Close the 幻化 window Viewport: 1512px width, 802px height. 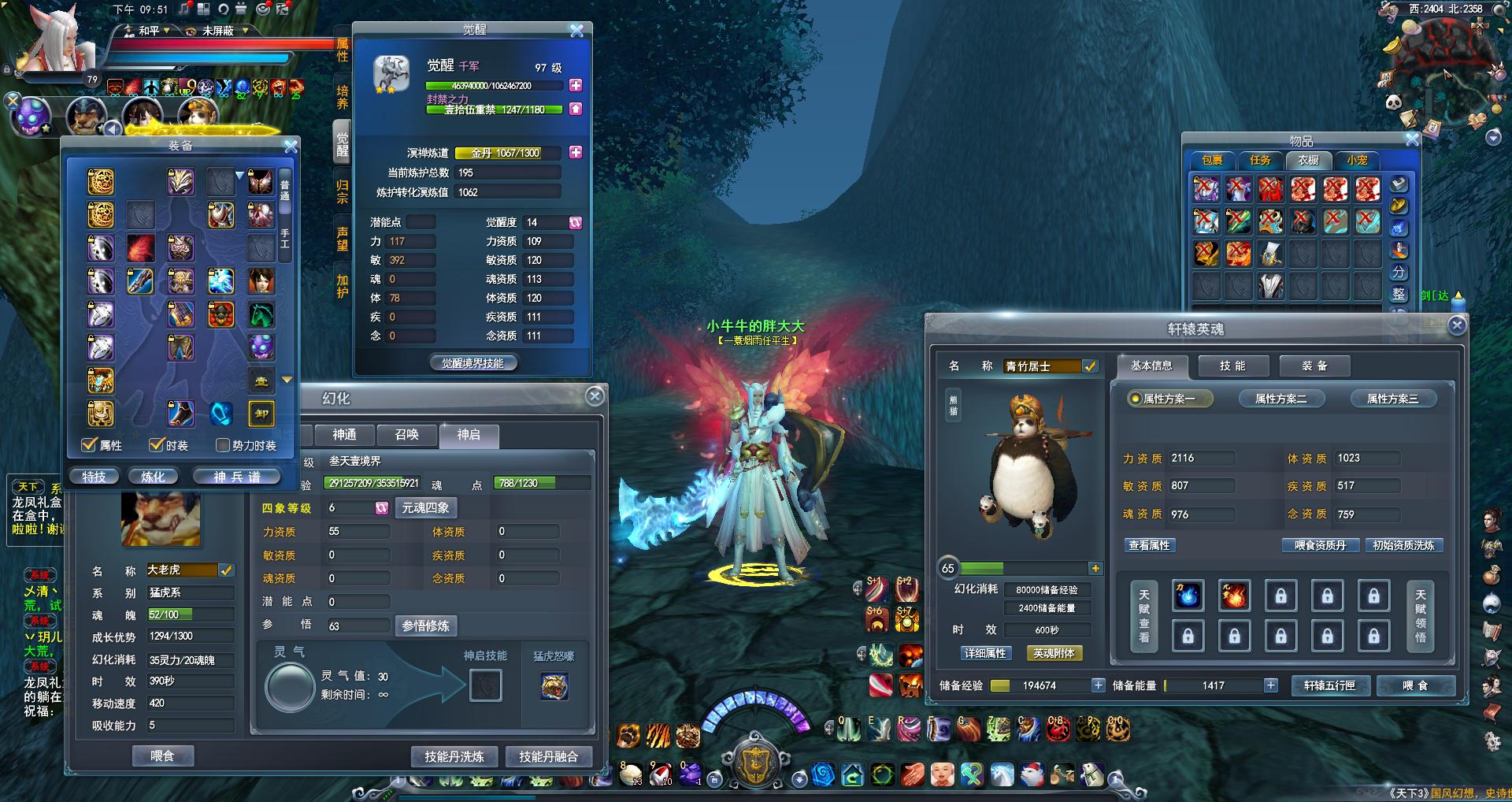click(x=595, y=395)
